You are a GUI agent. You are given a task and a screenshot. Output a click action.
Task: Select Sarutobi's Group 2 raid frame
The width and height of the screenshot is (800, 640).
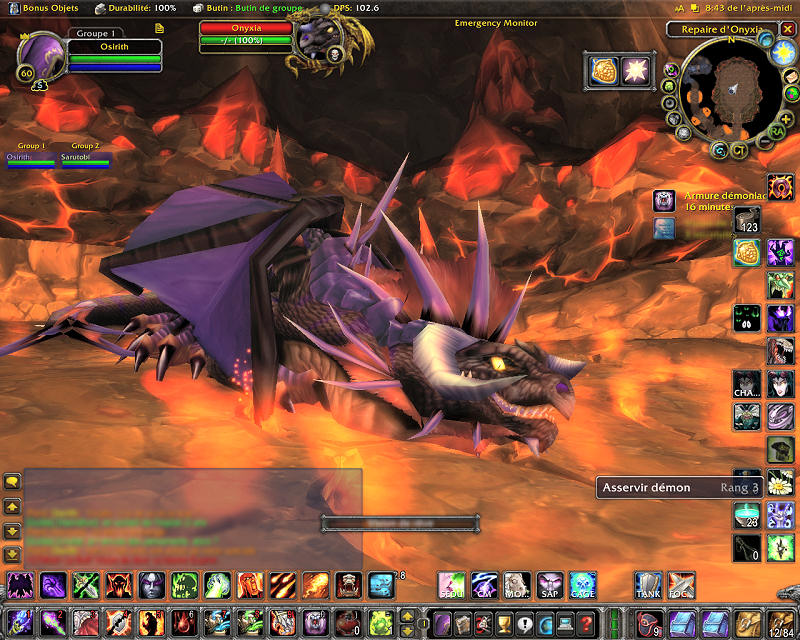coord(85,159)
